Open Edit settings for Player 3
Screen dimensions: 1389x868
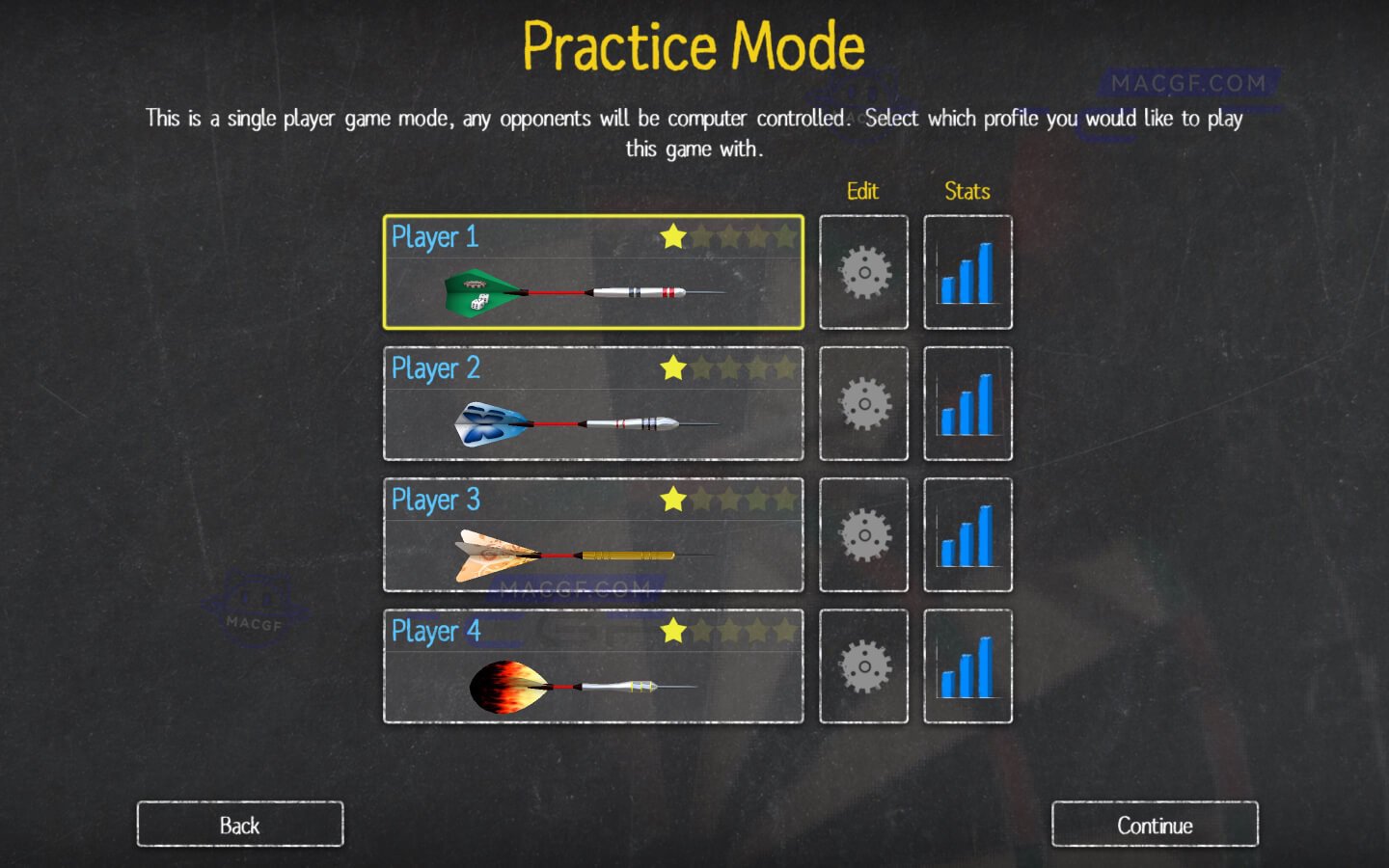coord(863,534)
